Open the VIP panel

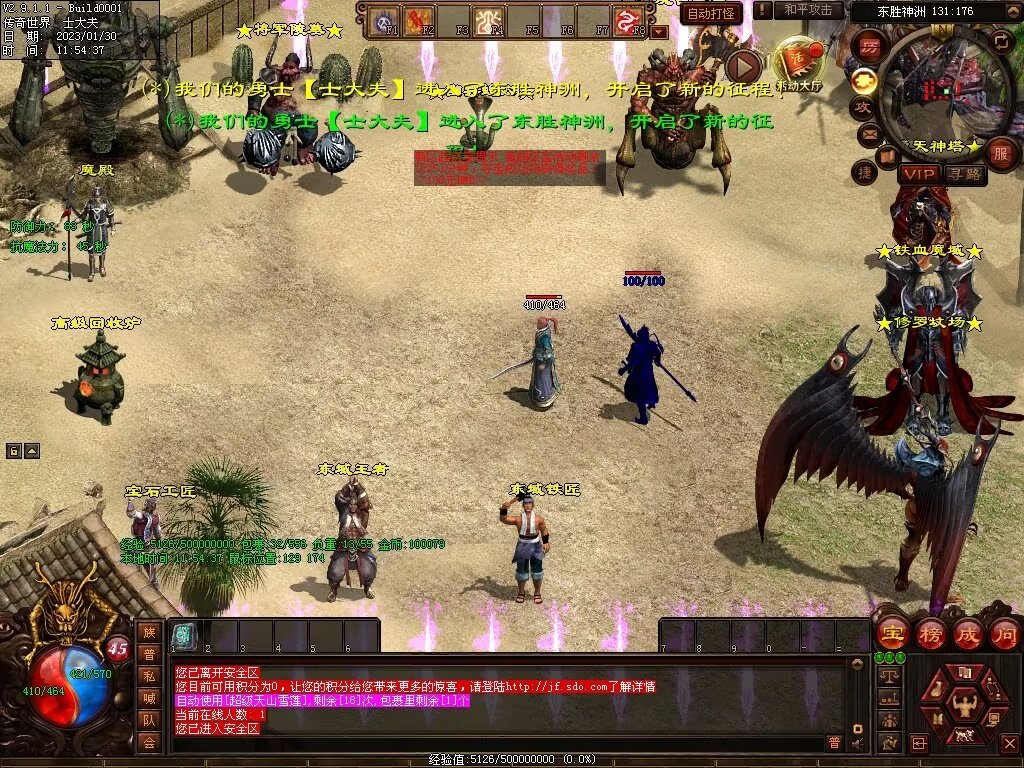918,174
